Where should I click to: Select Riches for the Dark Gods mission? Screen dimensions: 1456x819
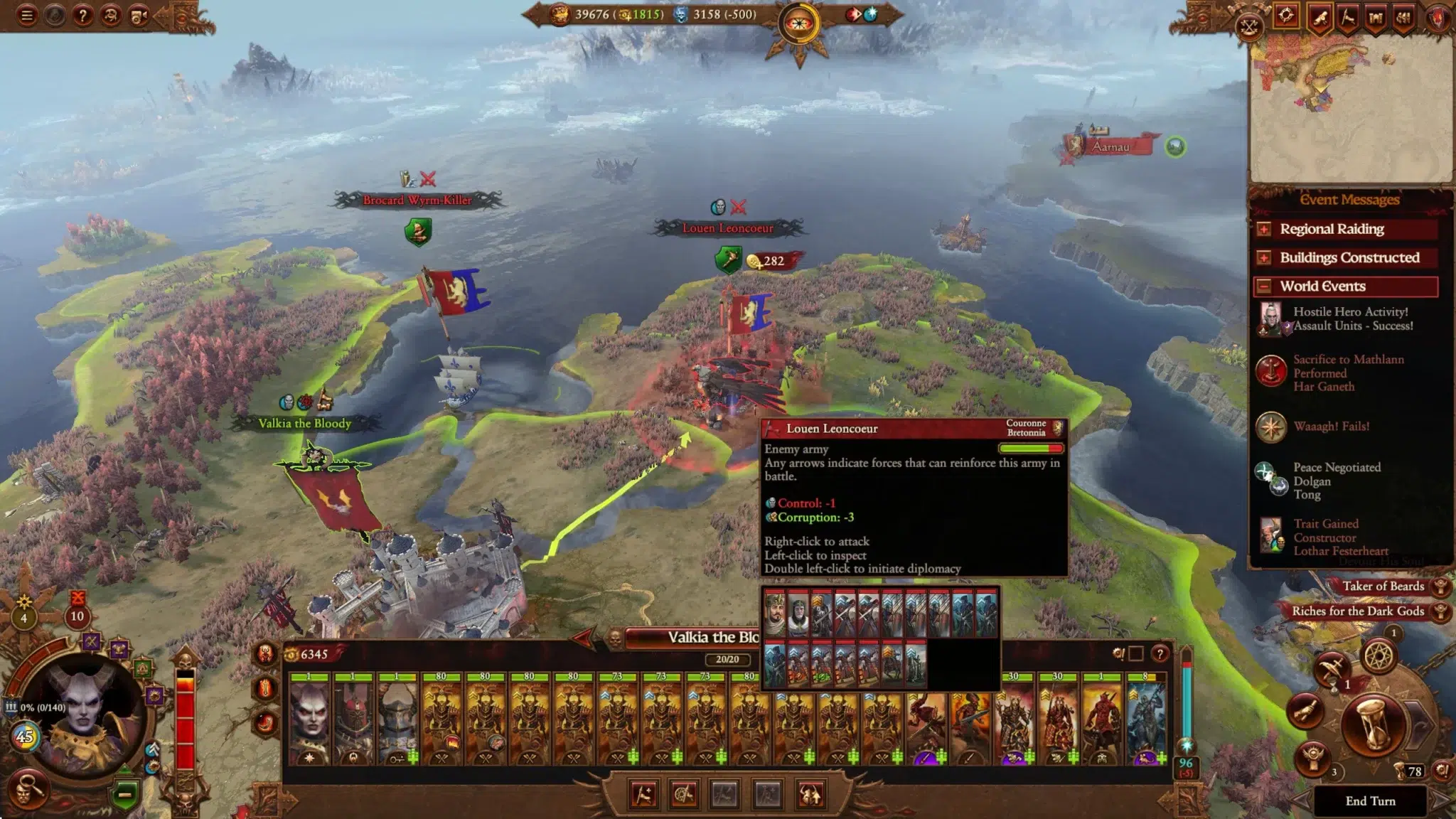point(1358,611)
